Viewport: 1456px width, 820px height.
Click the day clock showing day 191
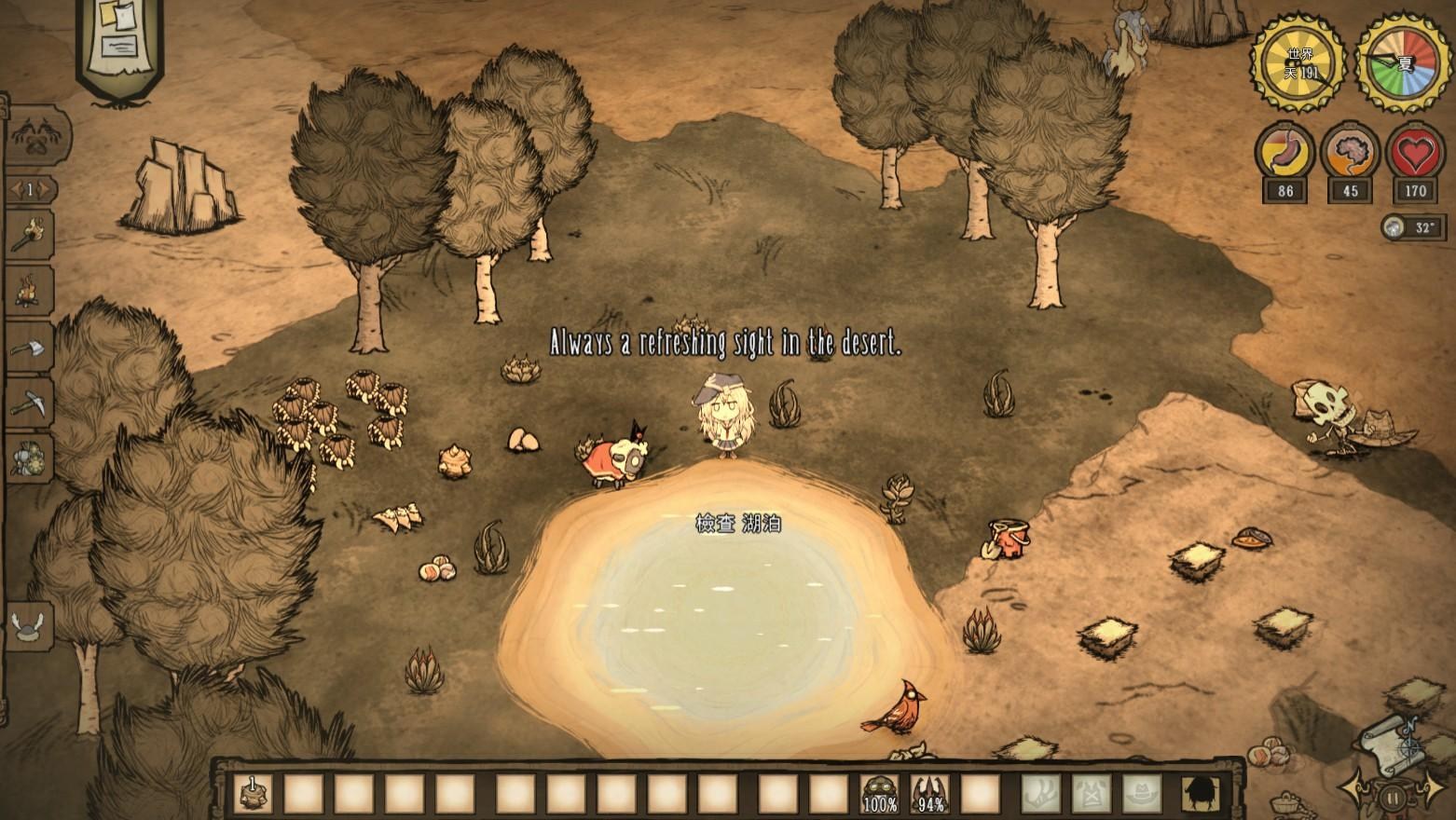(1297, 63)
